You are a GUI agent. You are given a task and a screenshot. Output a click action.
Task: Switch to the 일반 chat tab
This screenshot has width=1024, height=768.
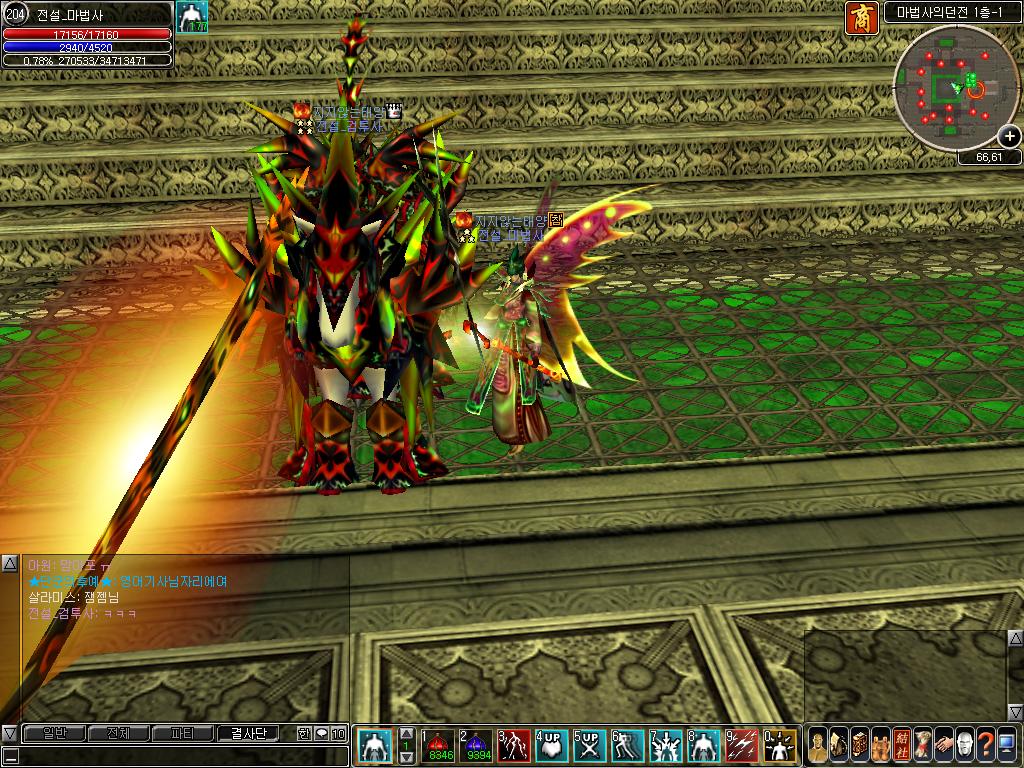(x=54, y=734)
